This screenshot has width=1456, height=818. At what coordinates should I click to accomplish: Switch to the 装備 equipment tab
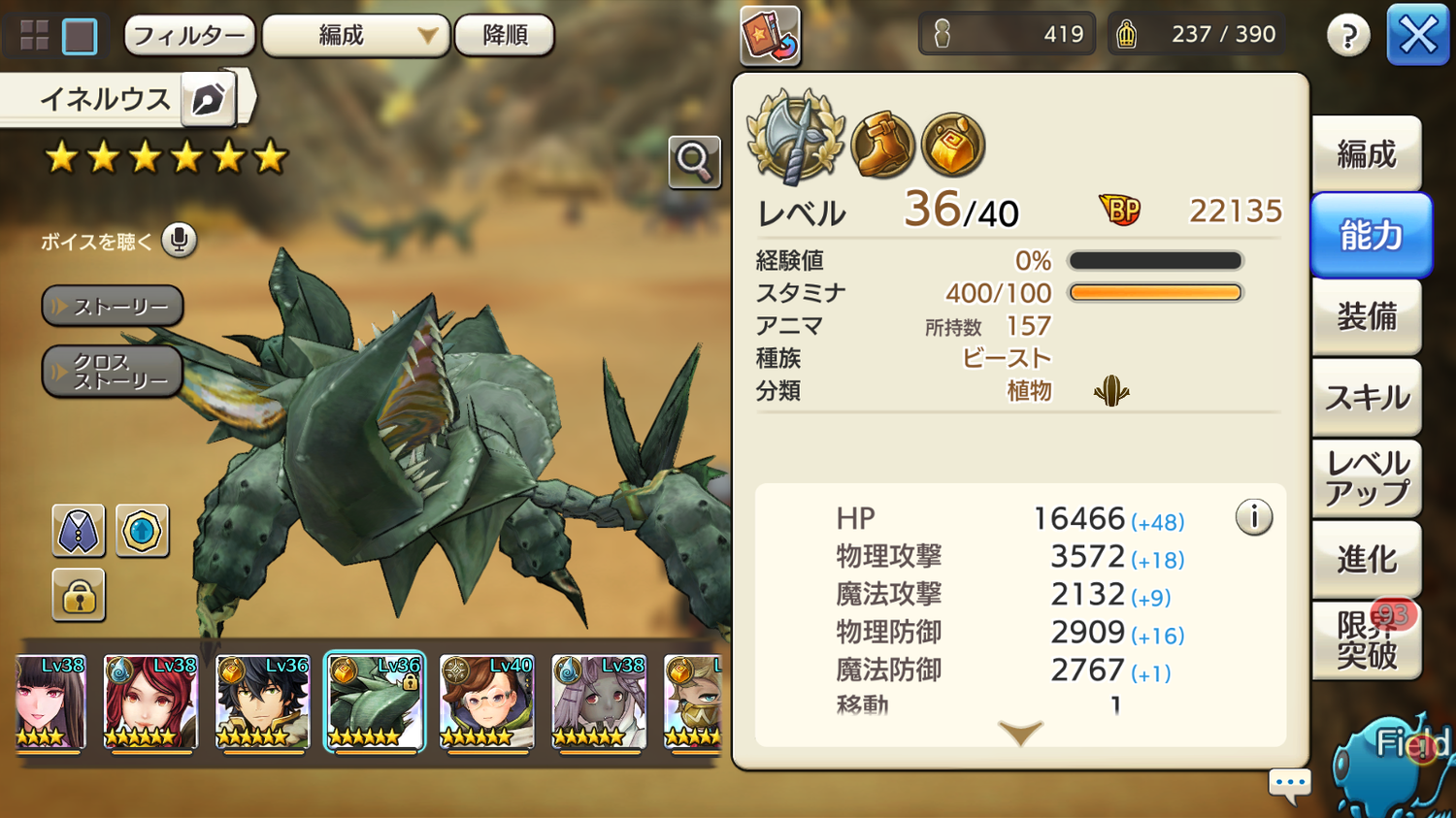pos(1366,316)
